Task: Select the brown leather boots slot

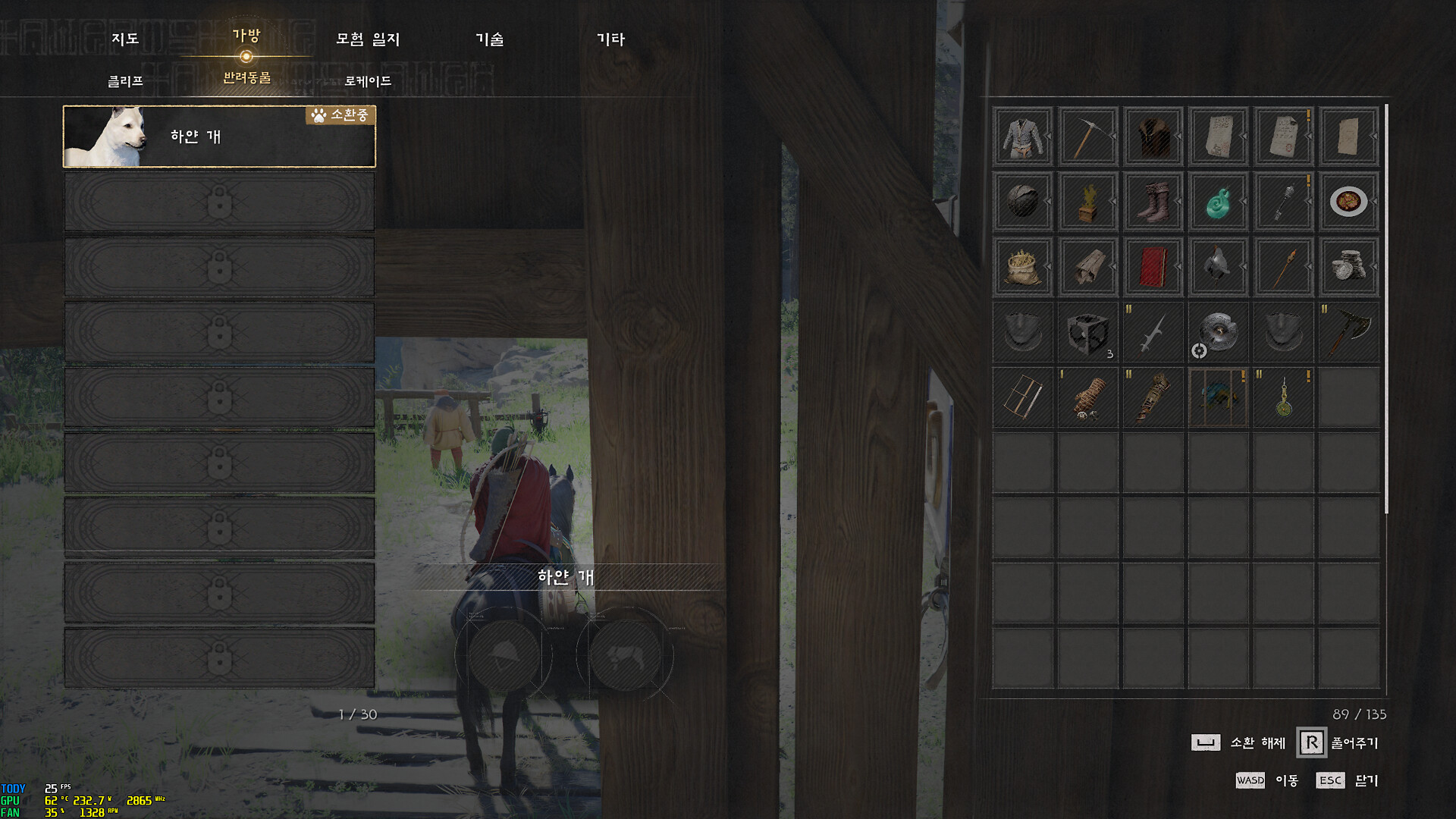Action: pos(1153,202)
